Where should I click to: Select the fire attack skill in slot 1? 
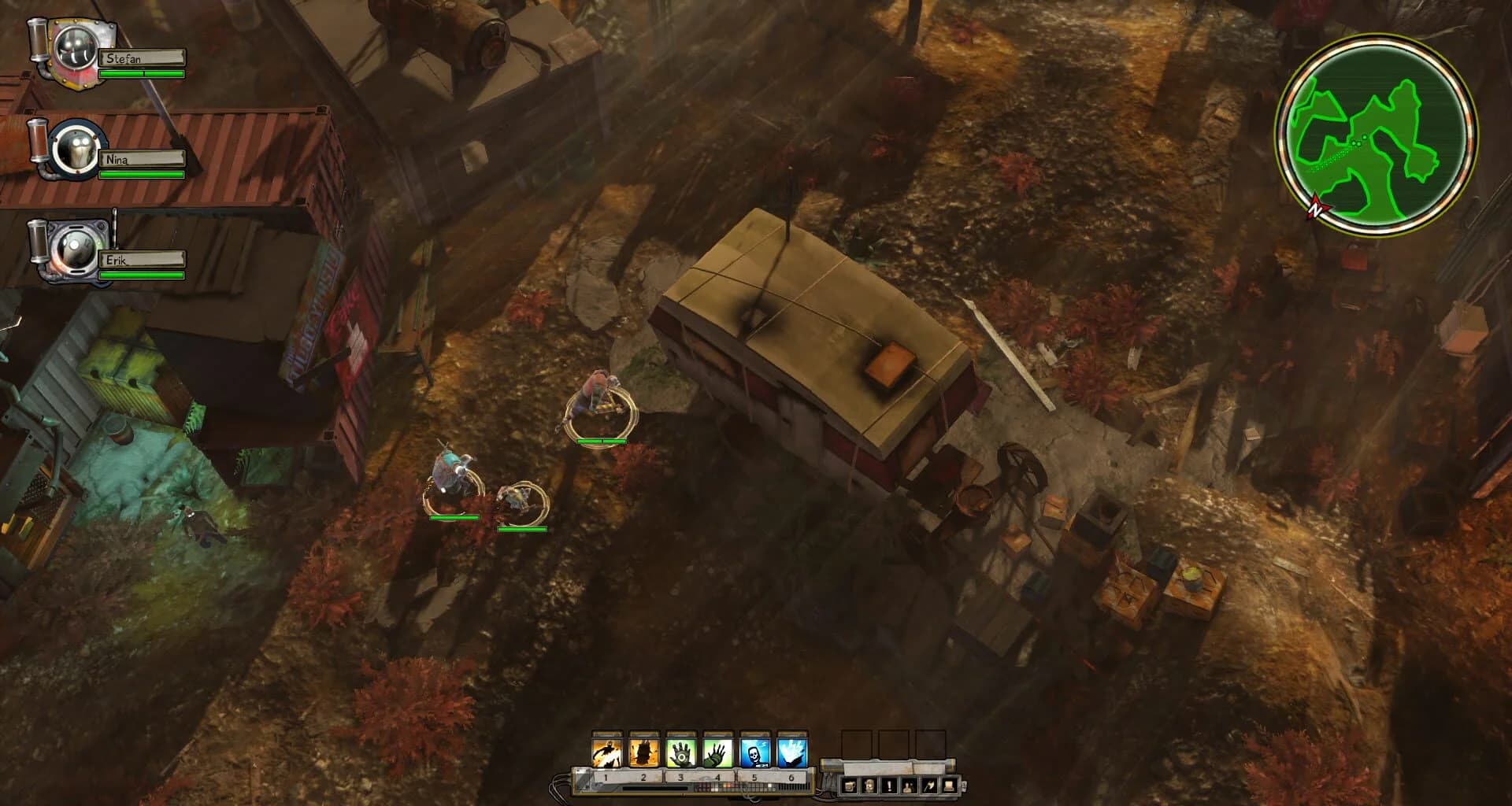pyautogui.click(x=606, y=752)
